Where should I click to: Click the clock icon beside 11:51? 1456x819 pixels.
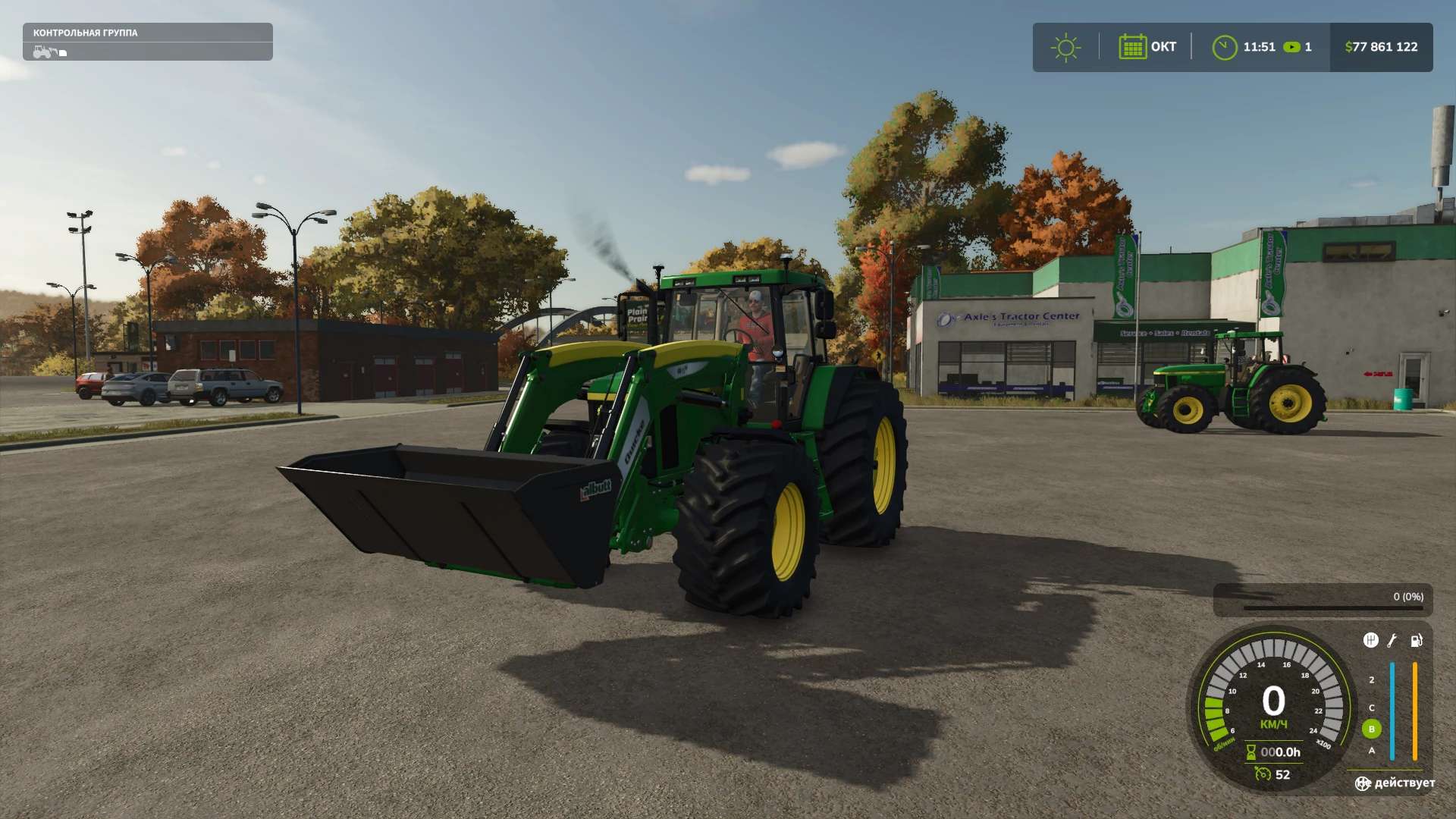tap(1224, 47)
